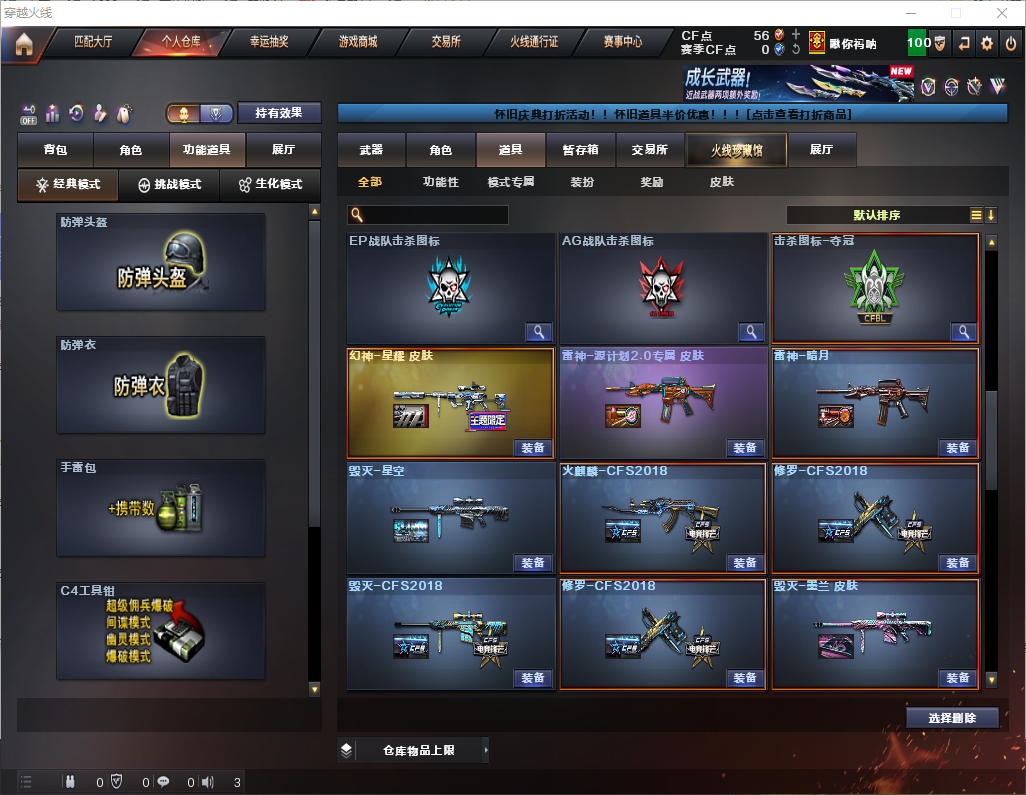Image resolution: width=1026 pixels, height=795 pixels.
Task: Open the 火线珍藏馆 collection tab
Action: (736, 150)
